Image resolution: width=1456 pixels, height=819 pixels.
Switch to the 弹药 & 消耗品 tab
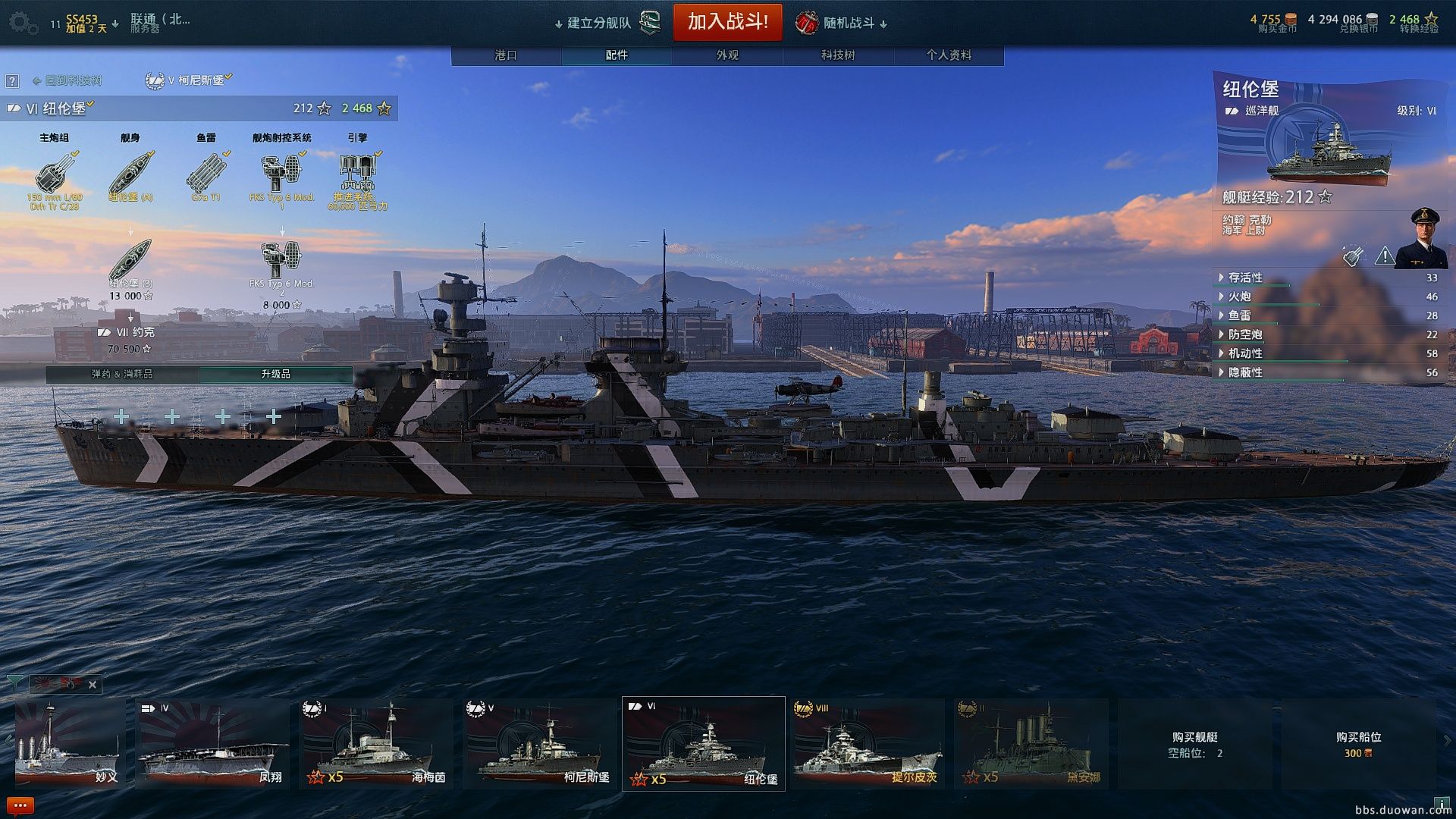[121, 374]
